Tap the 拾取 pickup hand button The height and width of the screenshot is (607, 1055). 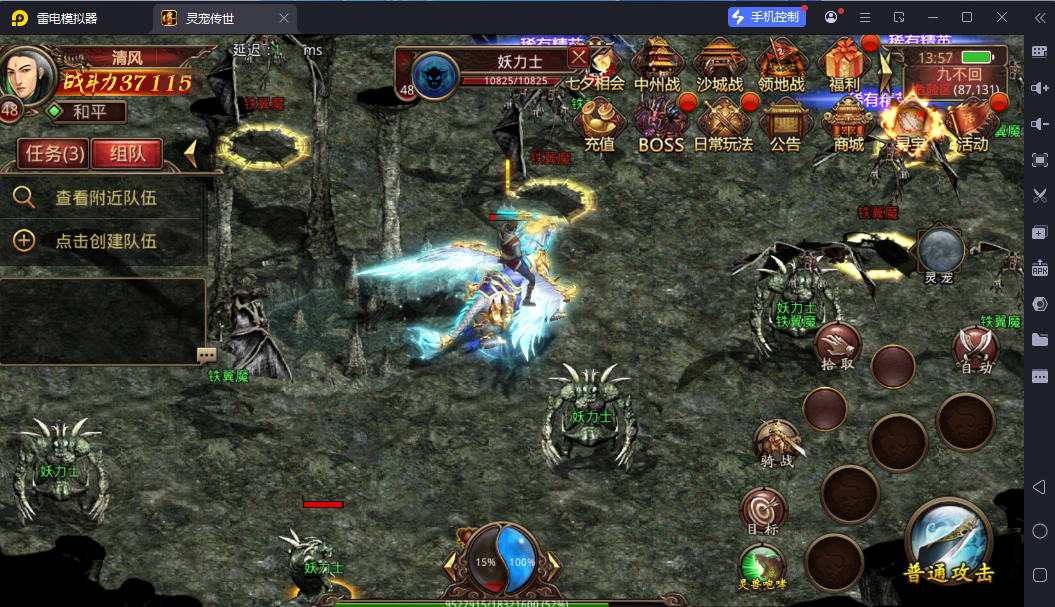click(x=836, y=348)
